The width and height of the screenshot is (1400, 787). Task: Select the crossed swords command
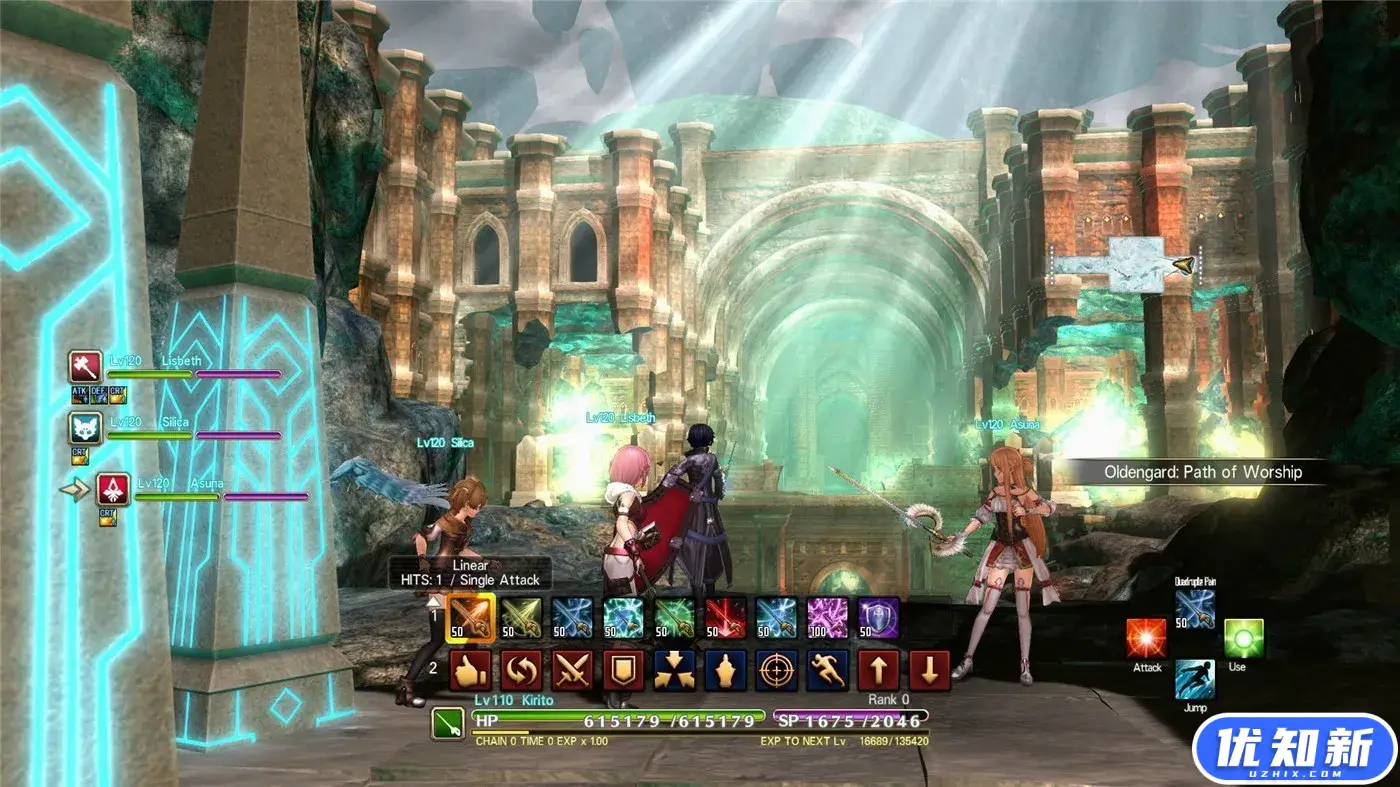pyautogui.click(x=572, y=670)
